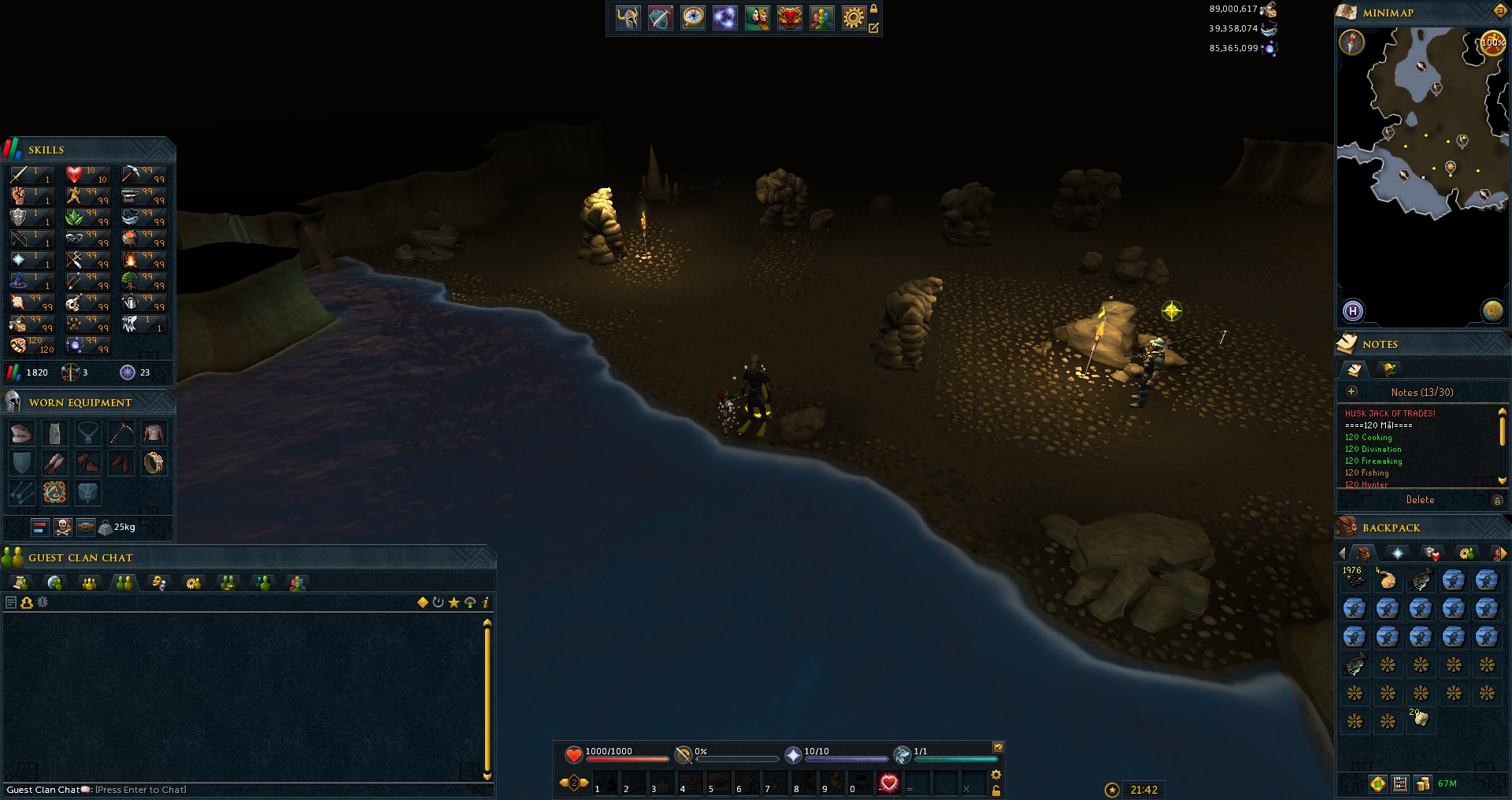Expand the minimap options arrow in the corner
The height and width of the screenshot is (800, 1512).
coord(1499,11)
